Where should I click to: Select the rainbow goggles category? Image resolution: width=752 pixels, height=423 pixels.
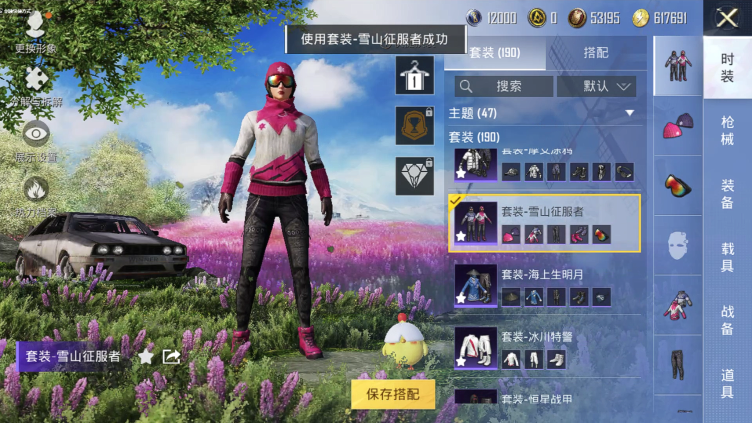(678, 185)
